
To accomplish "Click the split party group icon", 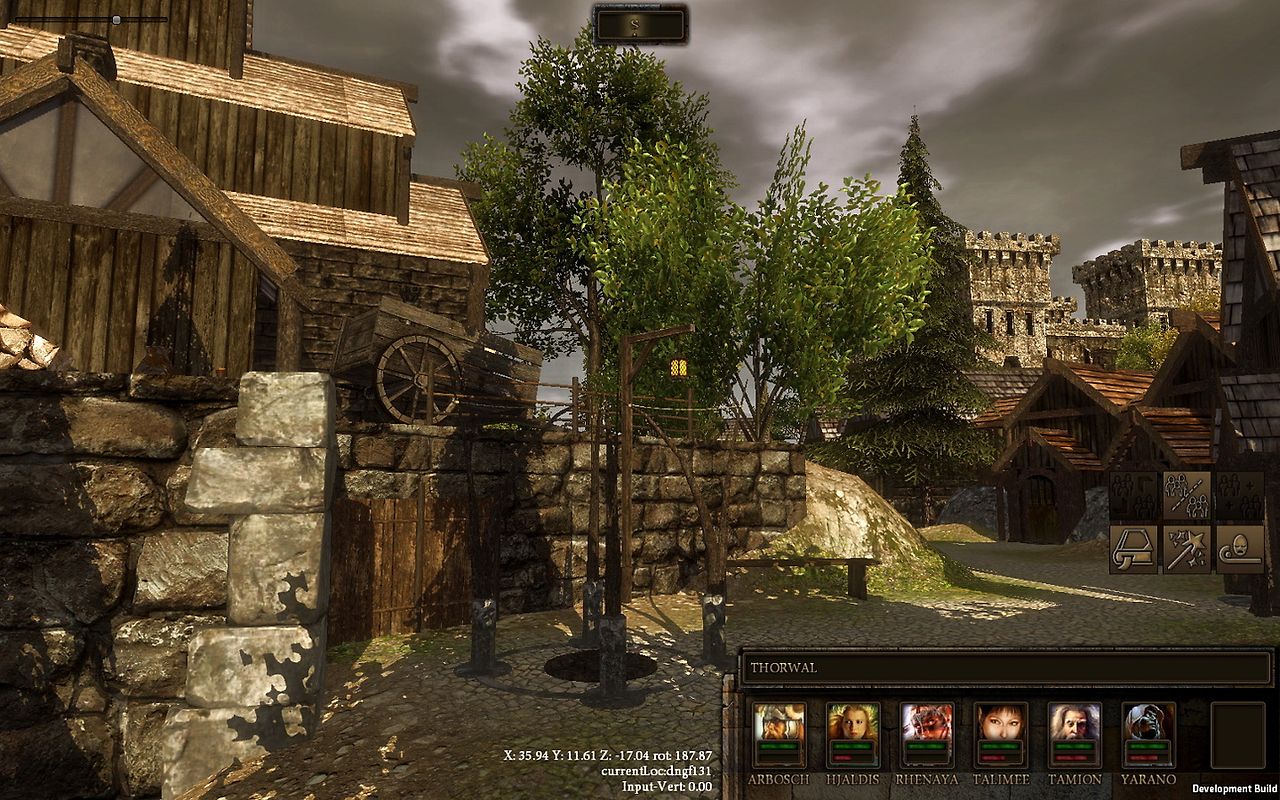I will click(x=1186, y=495).
